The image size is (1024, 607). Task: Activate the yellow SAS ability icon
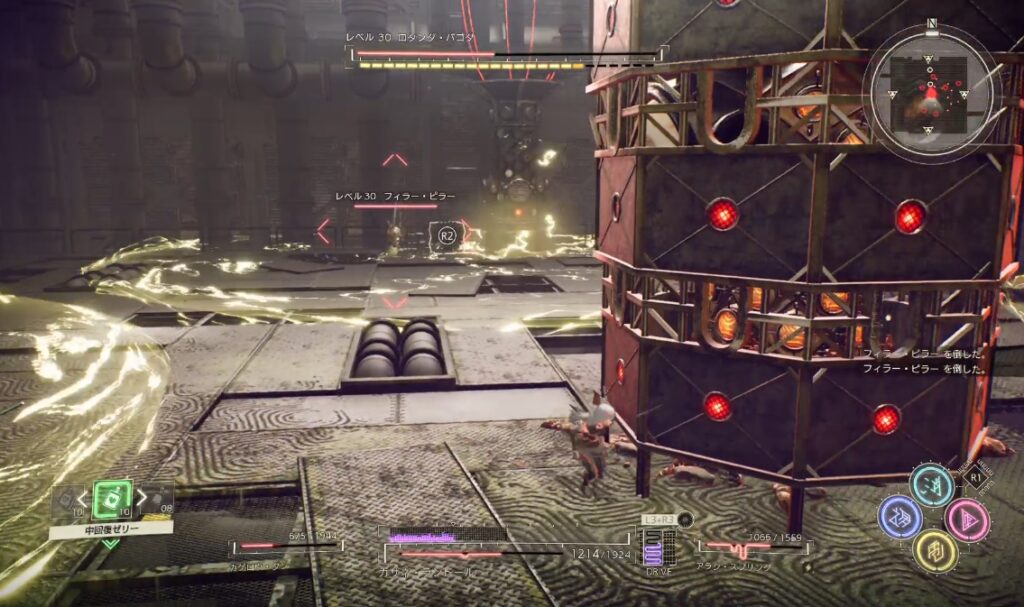(934, 552)
